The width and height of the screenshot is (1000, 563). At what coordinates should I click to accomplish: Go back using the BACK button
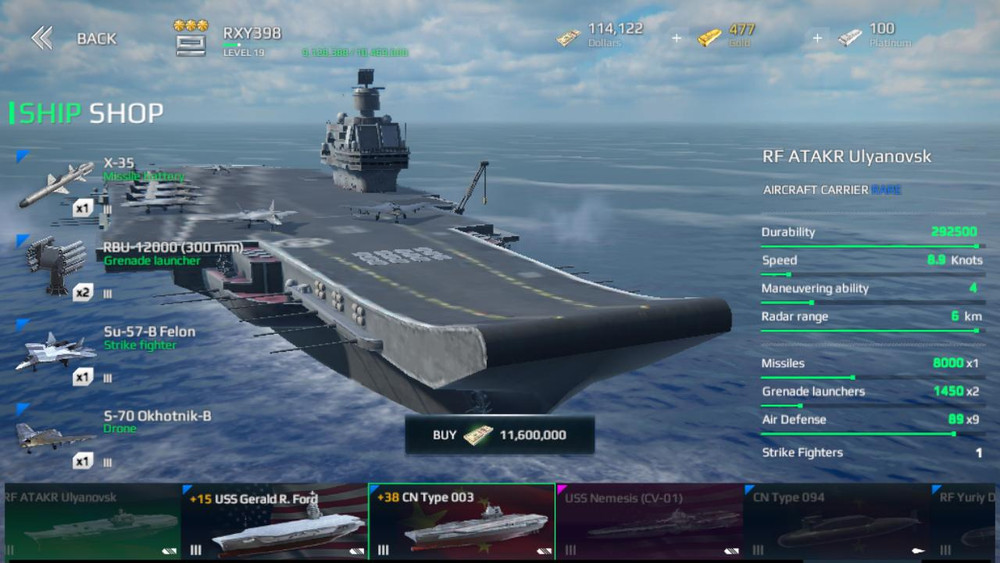click(x=74, y=39)
